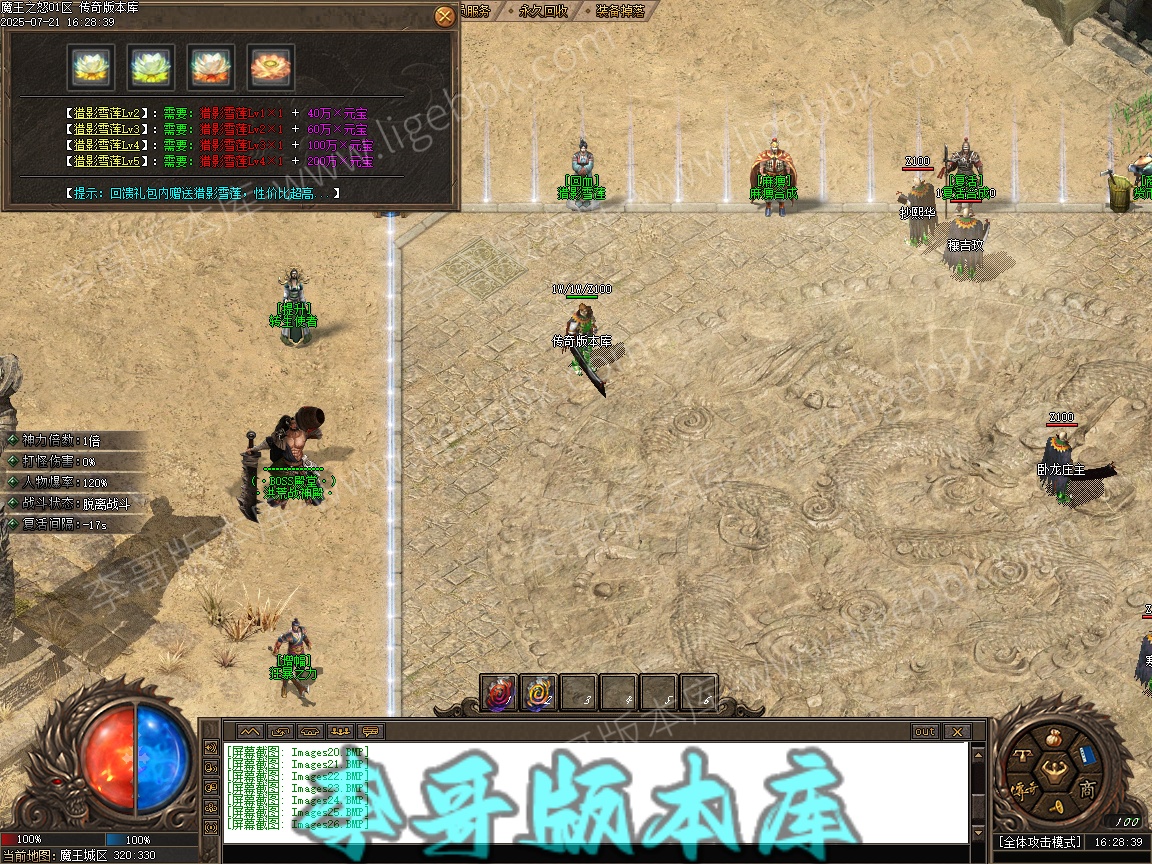Close the chat window with its X button
This screenshot has width=1152, height=864.
[x=957, y=732]
